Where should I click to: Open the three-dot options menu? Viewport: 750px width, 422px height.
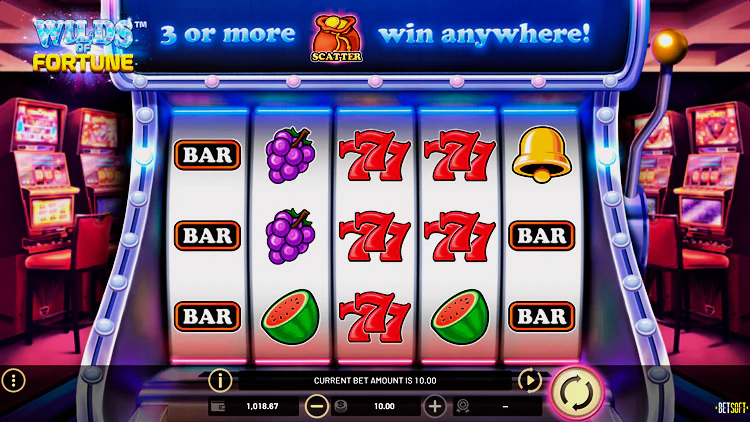pyautogui.click(x=13, y=381)
